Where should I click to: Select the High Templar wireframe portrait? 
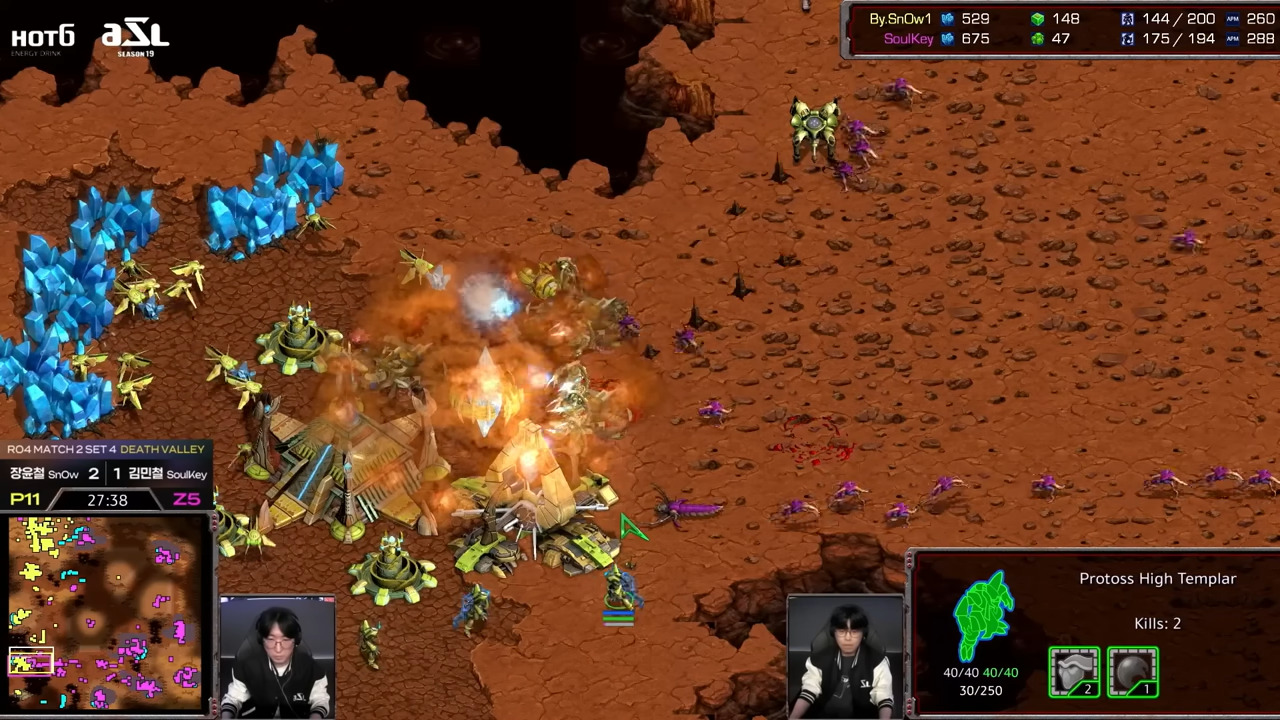(983, 616)
